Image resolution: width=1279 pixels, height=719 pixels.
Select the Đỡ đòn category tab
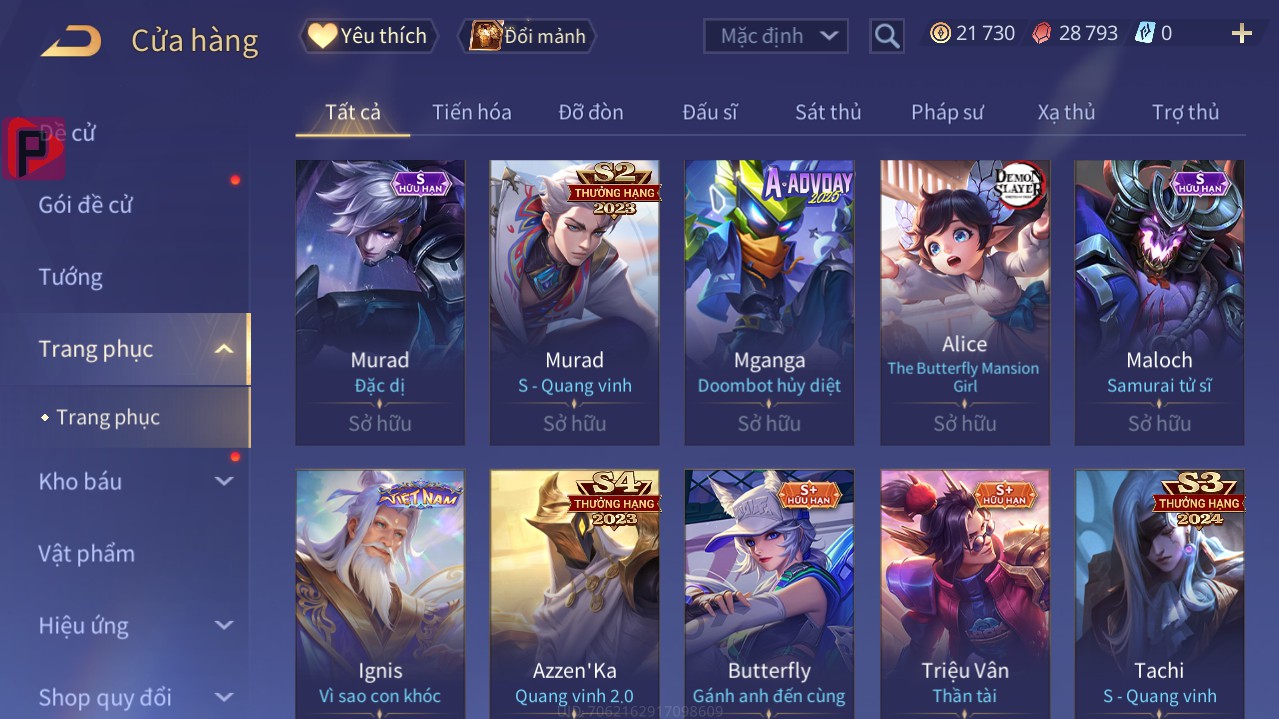tap(590, 112)
